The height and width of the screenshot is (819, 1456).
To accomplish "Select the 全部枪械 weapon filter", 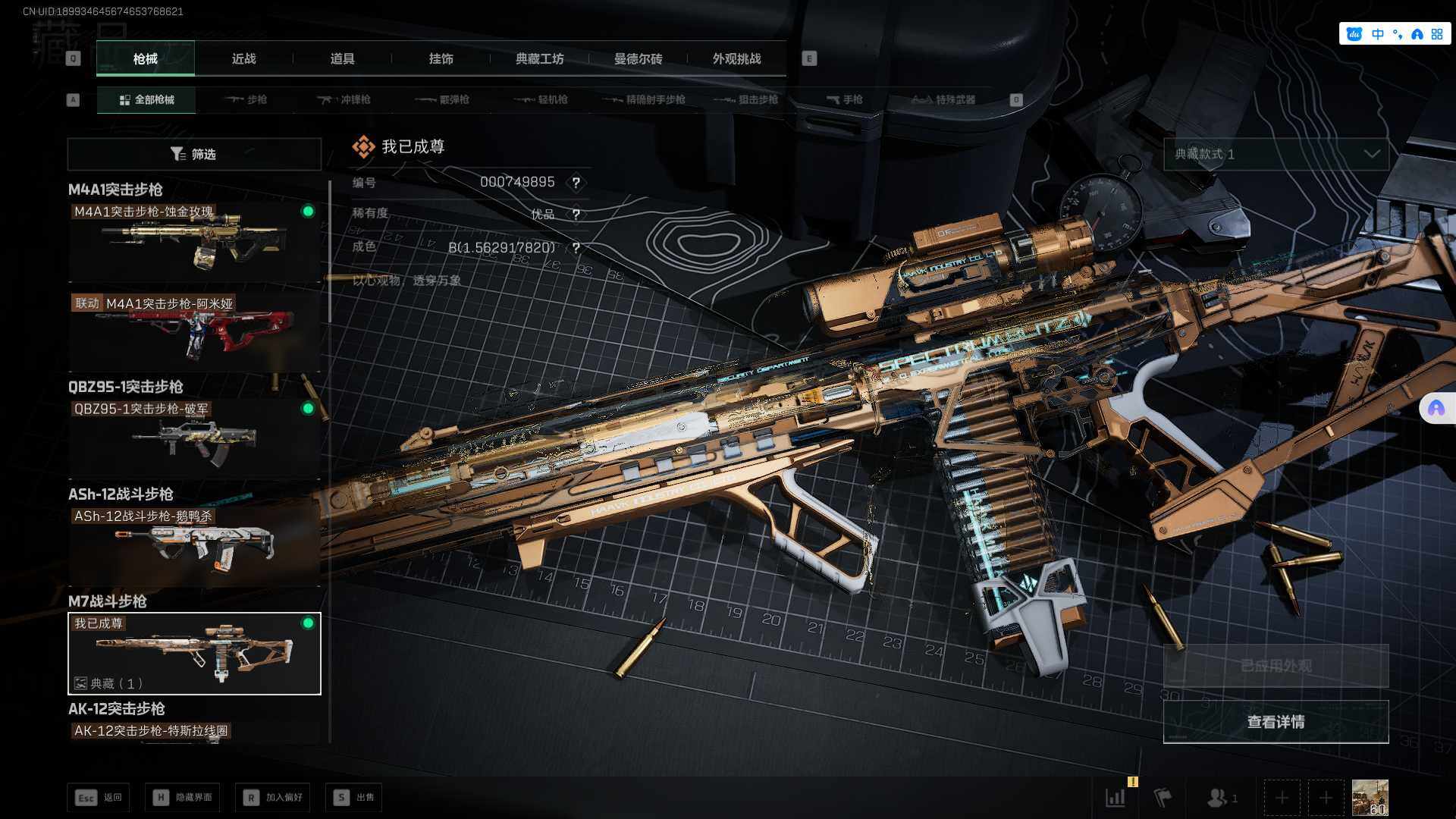I will click(x=146, y=99).
